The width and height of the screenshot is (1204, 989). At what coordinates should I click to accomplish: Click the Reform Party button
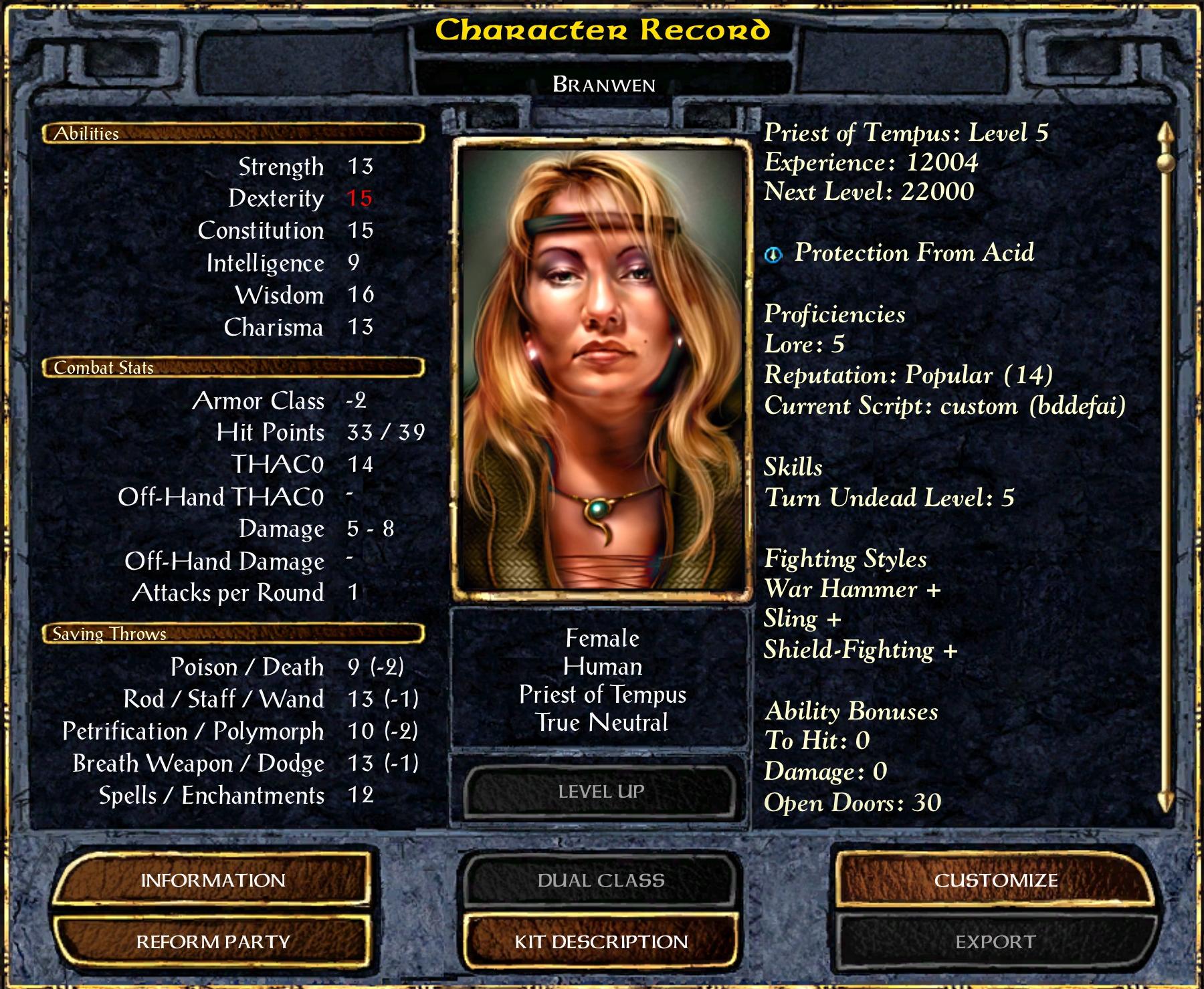point(213,942)
